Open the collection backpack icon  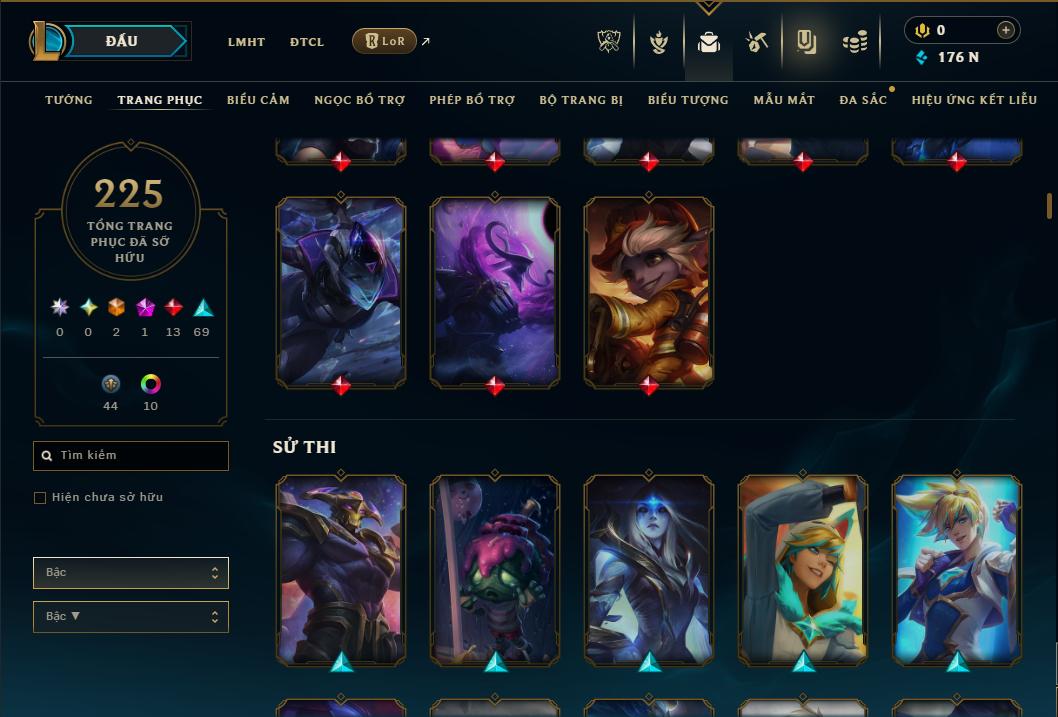click(x=709, y=42)
